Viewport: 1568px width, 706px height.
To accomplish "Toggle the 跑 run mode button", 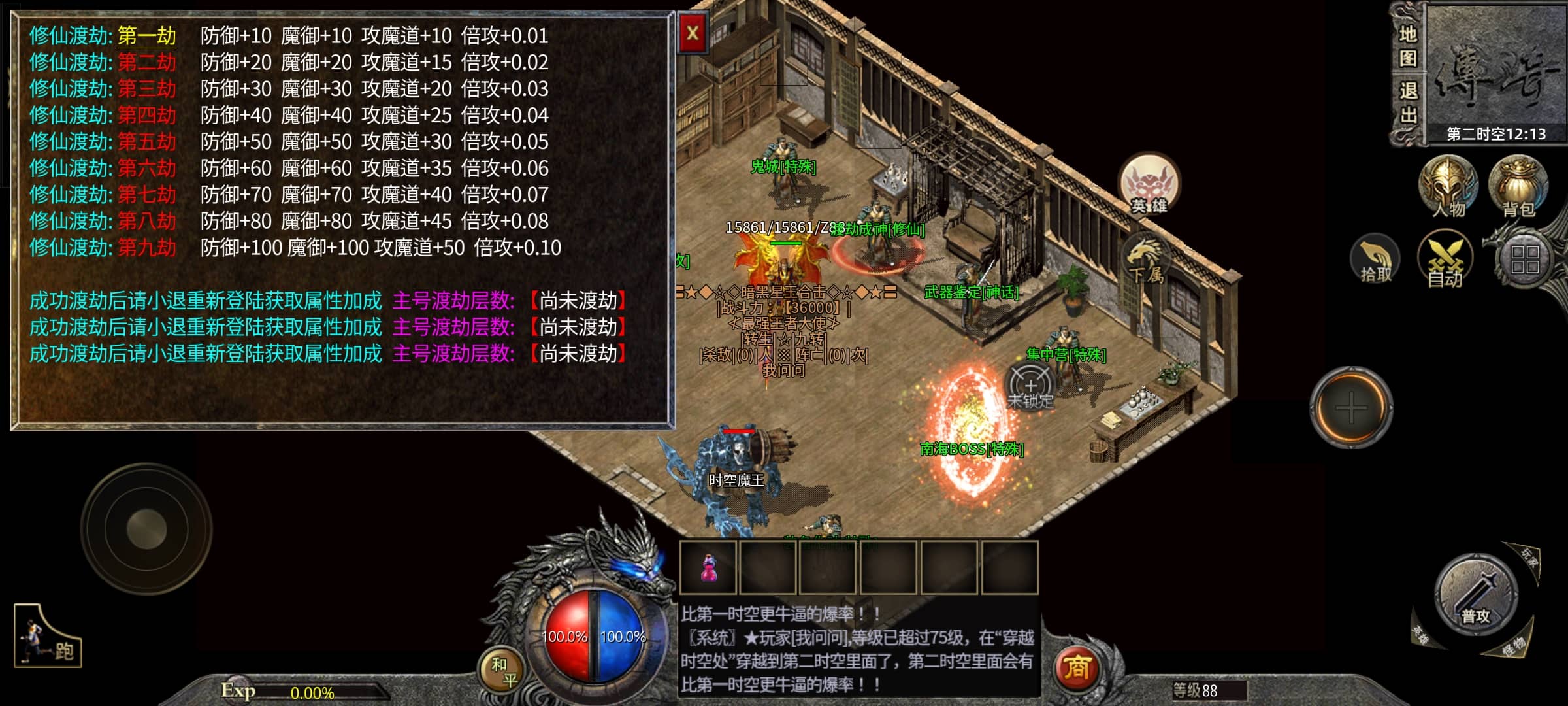I will click(x=48, y=636).
